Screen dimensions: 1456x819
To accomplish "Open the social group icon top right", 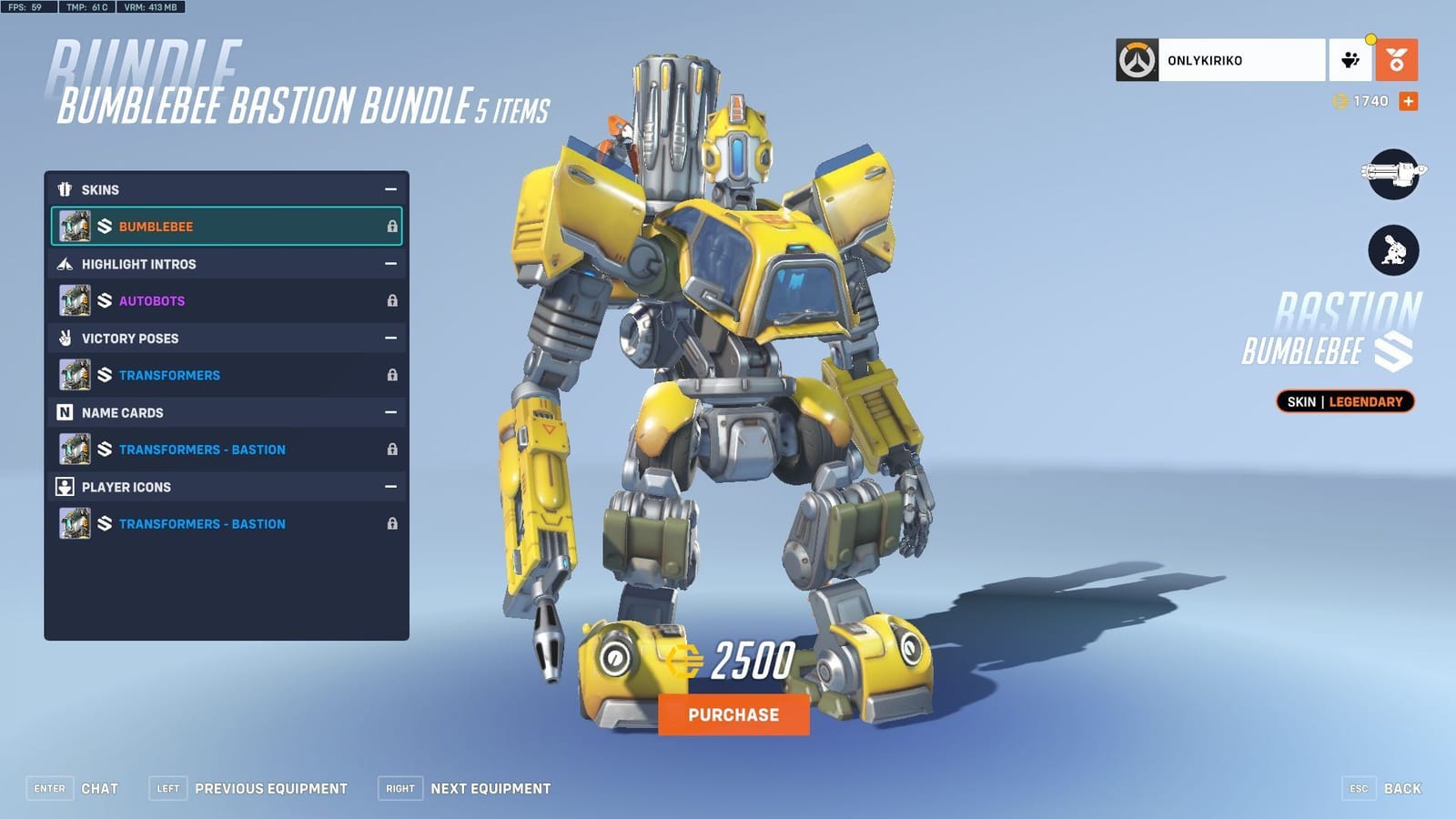I will [x=1350, y=60].
